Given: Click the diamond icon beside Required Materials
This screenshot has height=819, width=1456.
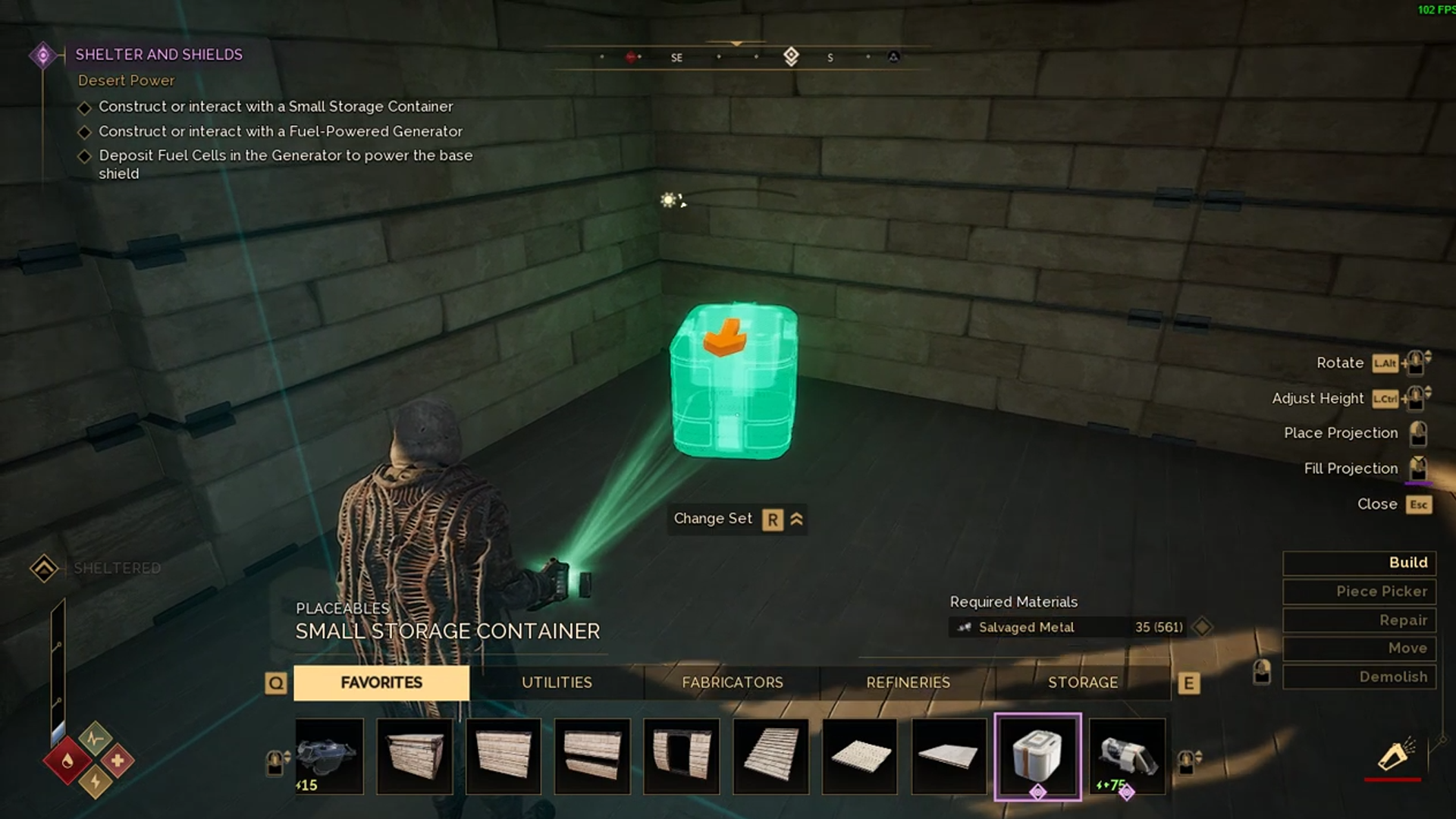Looking at the screenshot, I should tap(1201, 627).
